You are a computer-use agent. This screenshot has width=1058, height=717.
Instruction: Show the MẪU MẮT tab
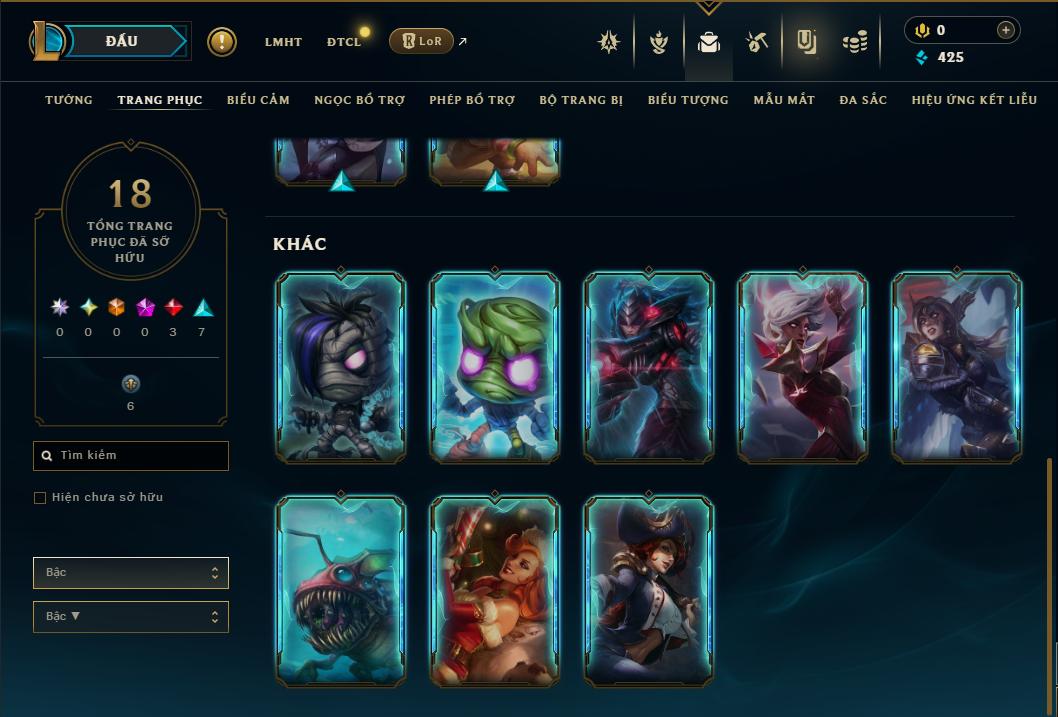pos(784,100)
